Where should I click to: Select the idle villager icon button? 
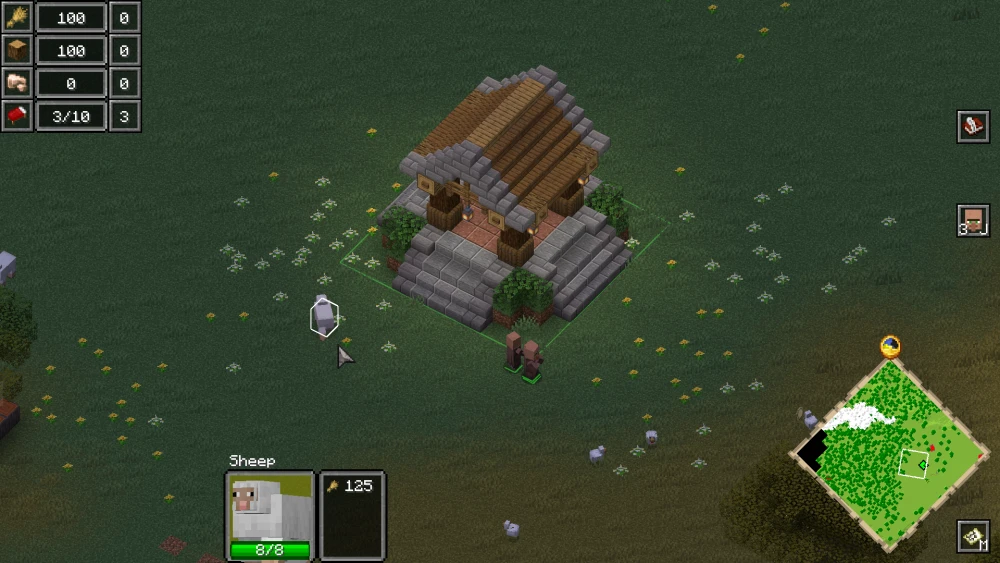[973, 220]
